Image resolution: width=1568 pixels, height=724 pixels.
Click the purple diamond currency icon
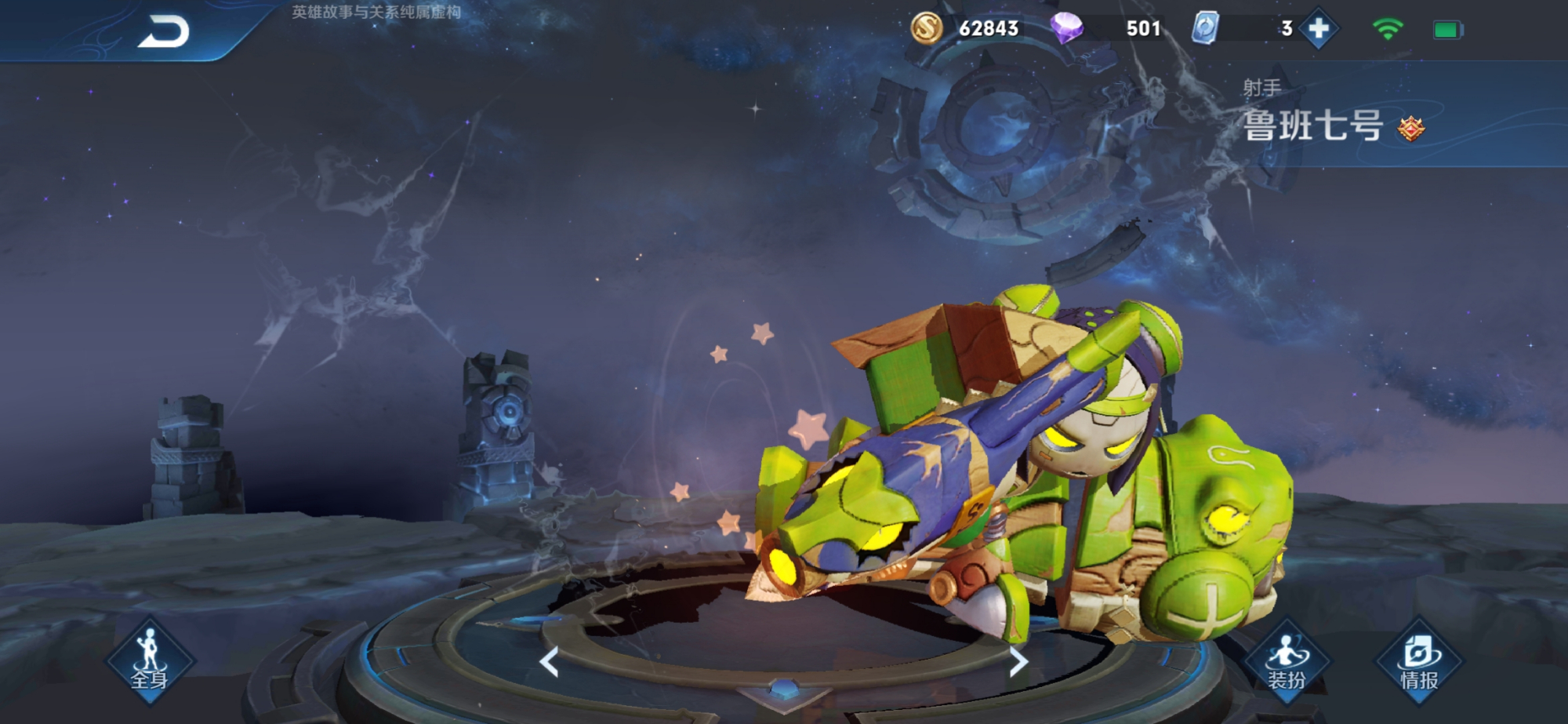coord(1066,29)
